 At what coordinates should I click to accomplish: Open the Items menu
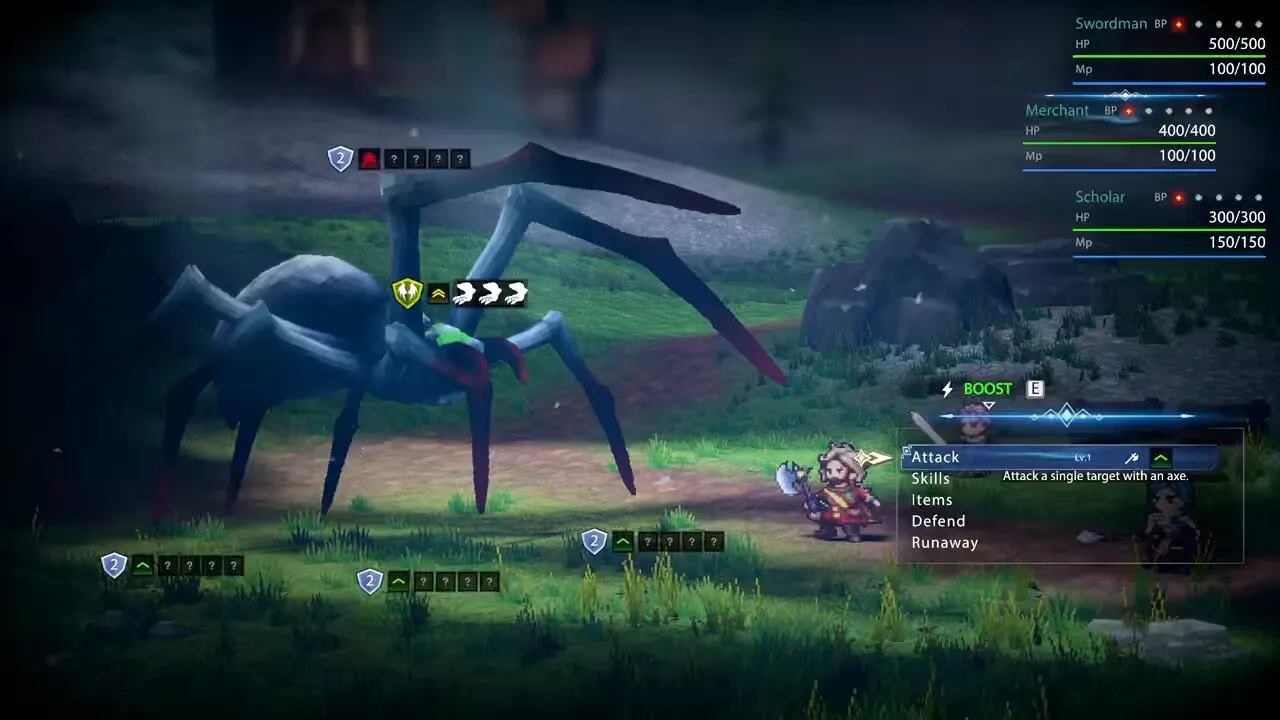click(932, 500)
